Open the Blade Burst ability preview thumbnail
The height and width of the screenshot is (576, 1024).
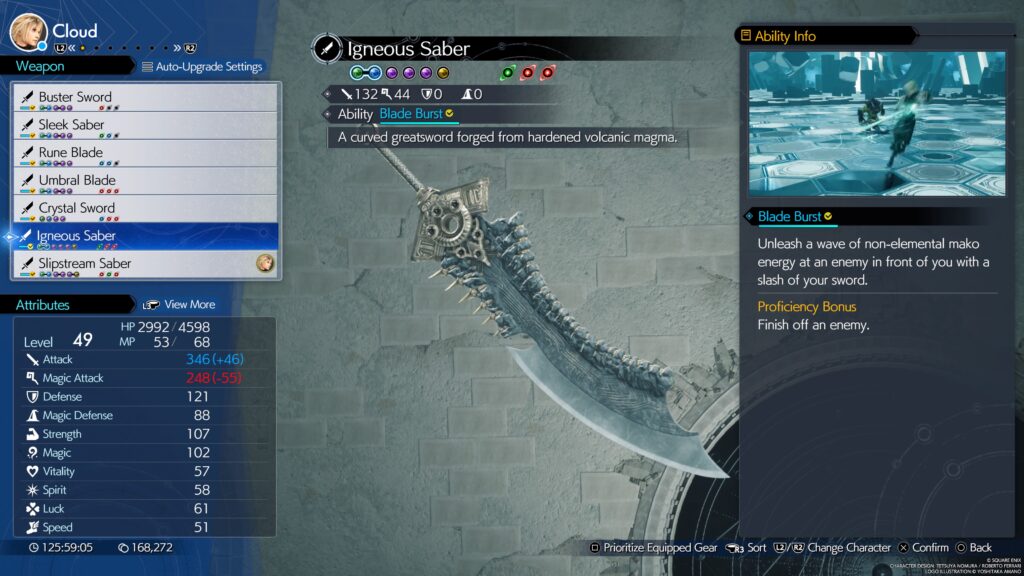[x=876, y=124]
